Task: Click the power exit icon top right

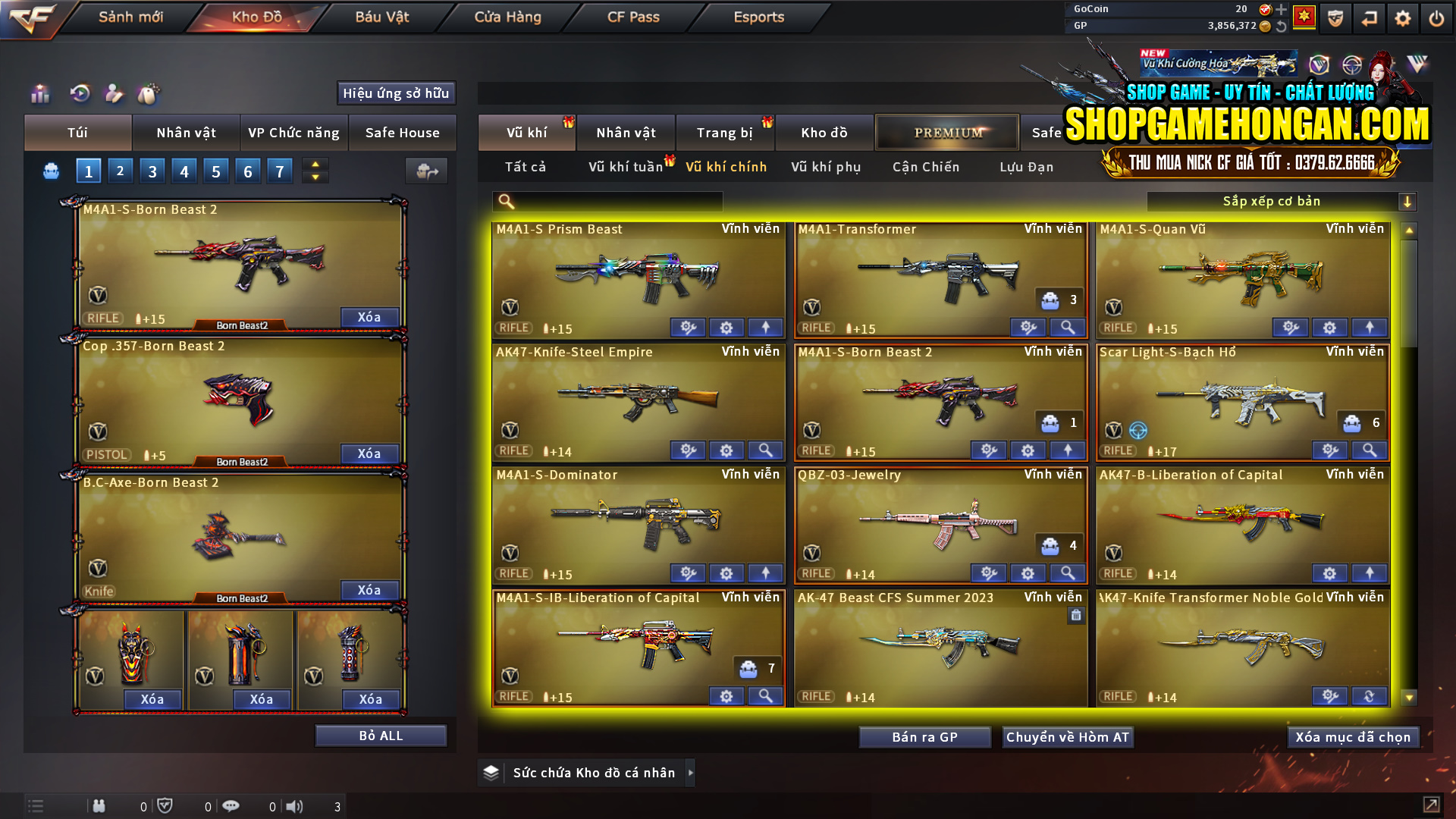Action: [x=1436, y=17]
